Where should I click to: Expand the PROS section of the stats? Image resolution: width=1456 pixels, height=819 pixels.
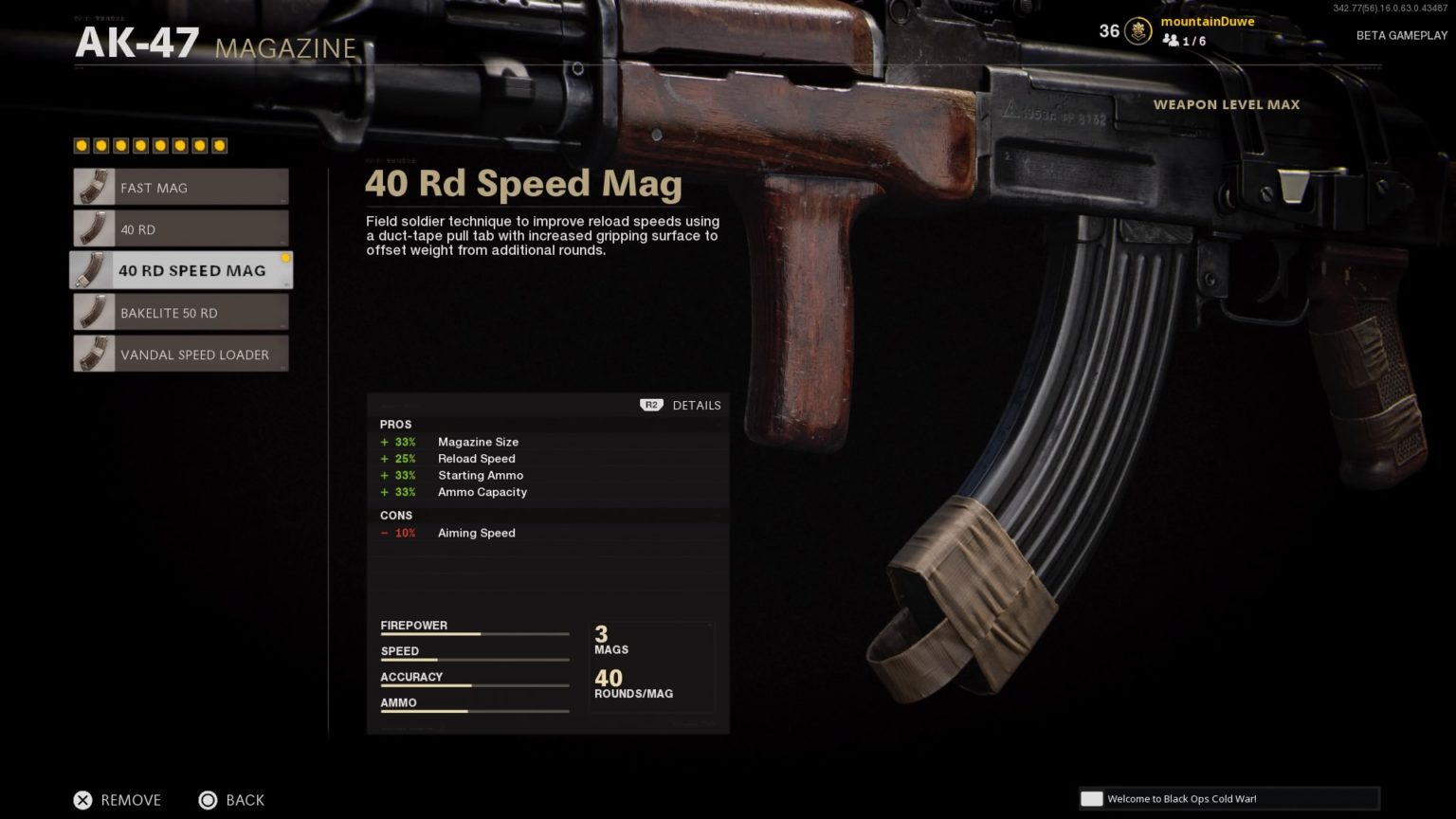[x=396, y=425]
